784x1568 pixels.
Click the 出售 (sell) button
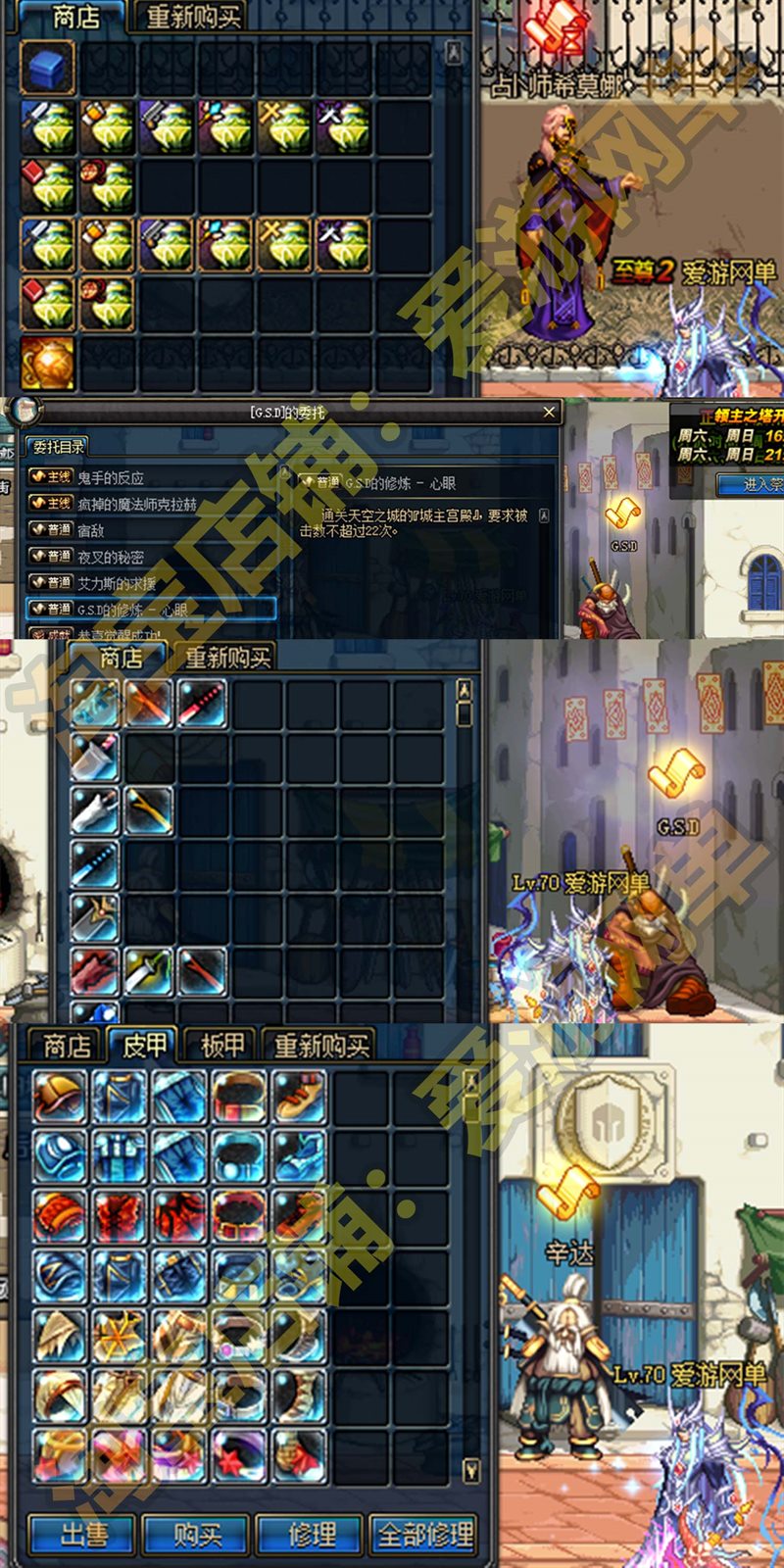pyautogui.click(x=82, y=1535)
